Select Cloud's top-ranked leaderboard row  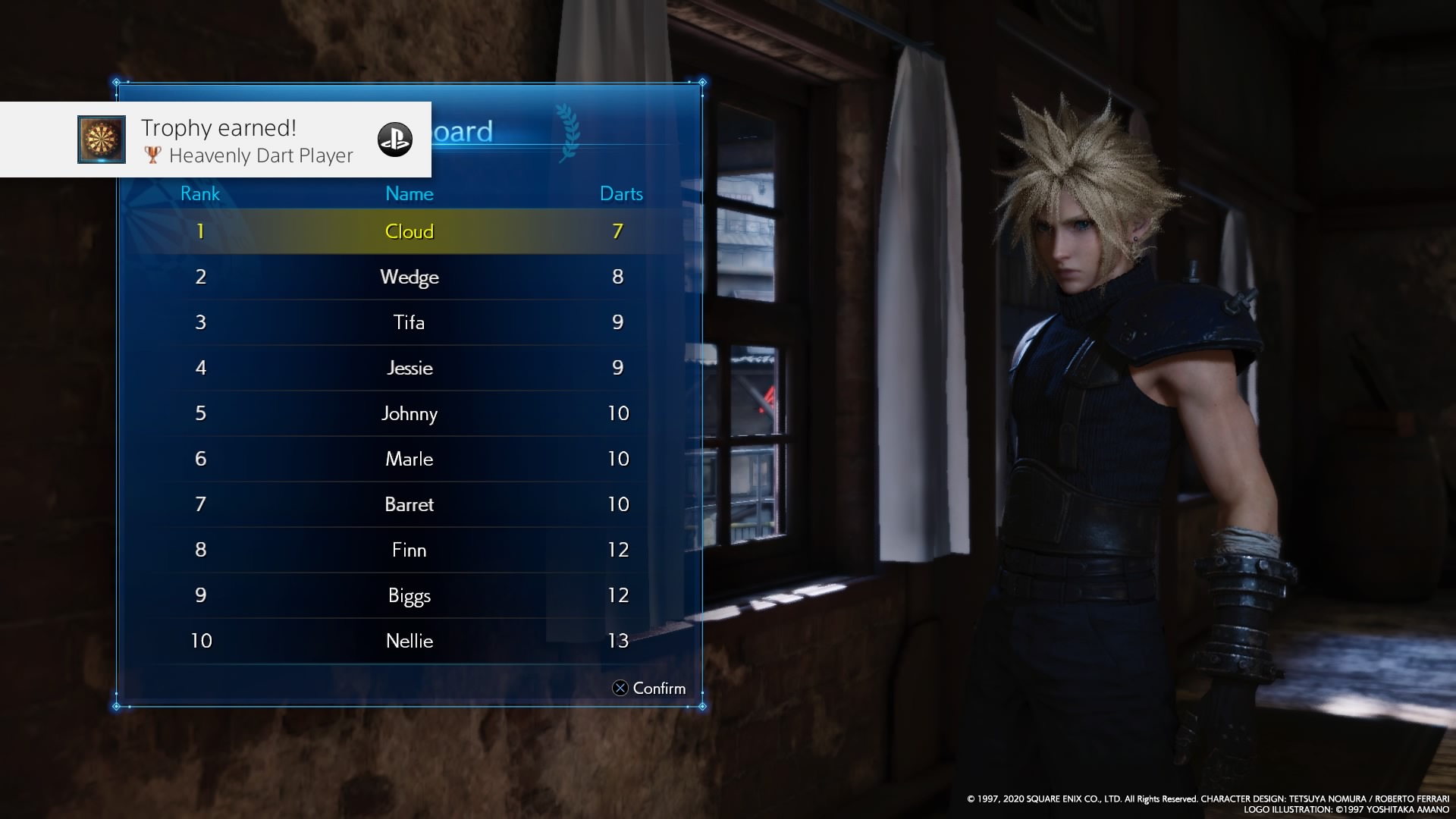tap(409, 231)
